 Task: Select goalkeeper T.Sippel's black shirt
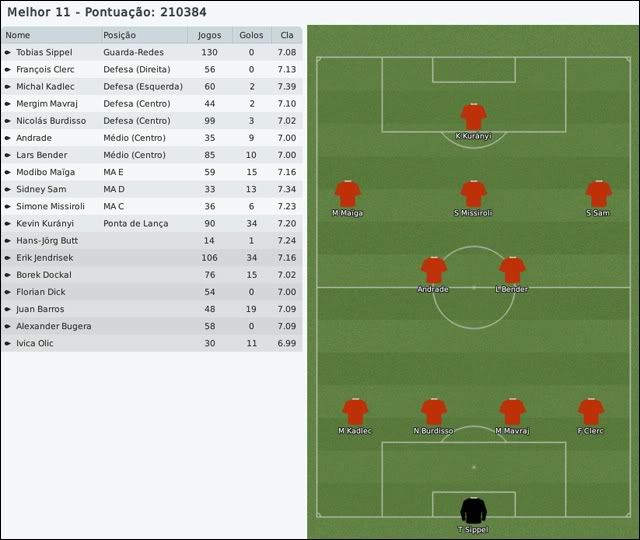click(x=473, y=510)
